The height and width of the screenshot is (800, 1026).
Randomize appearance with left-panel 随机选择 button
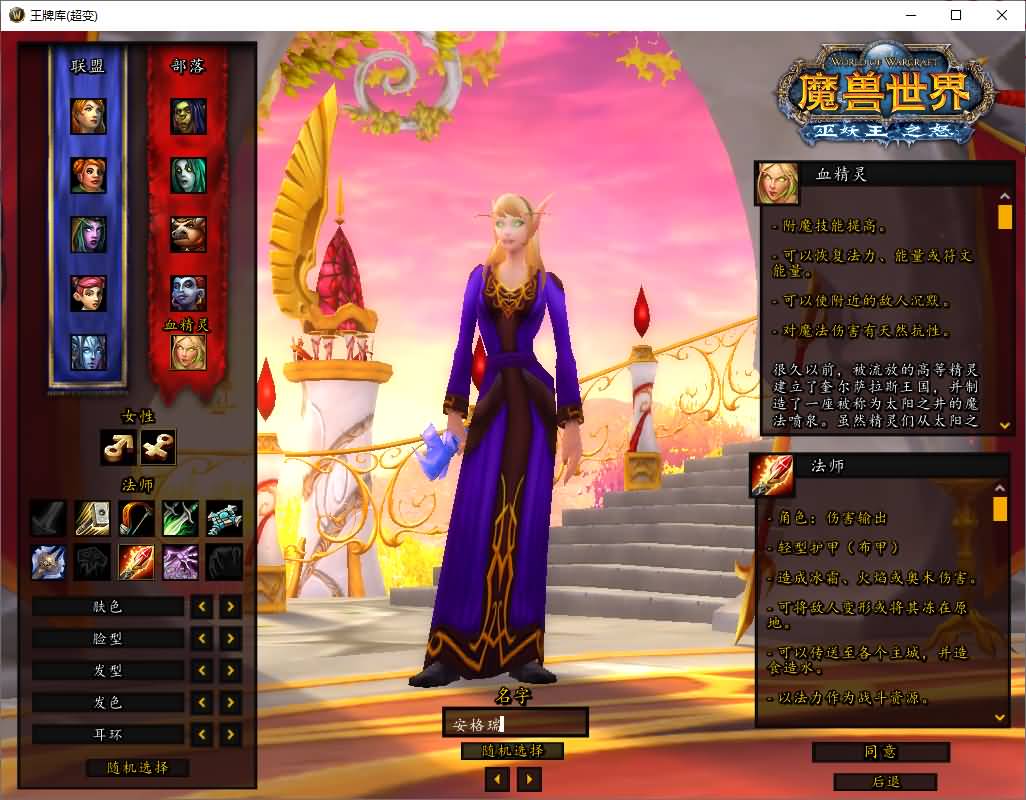pos(138,768)
